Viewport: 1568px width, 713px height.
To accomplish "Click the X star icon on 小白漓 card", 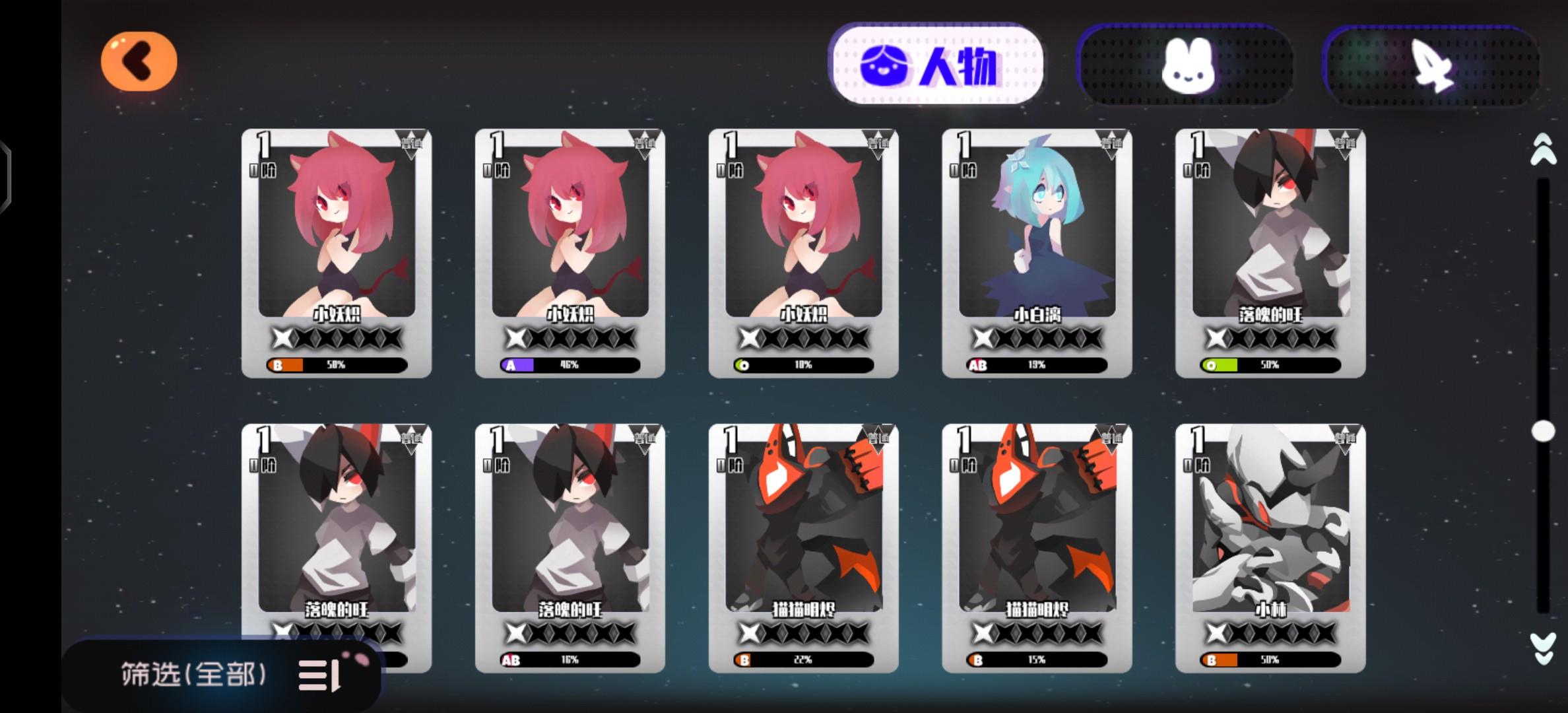I will tap(983, 339).
